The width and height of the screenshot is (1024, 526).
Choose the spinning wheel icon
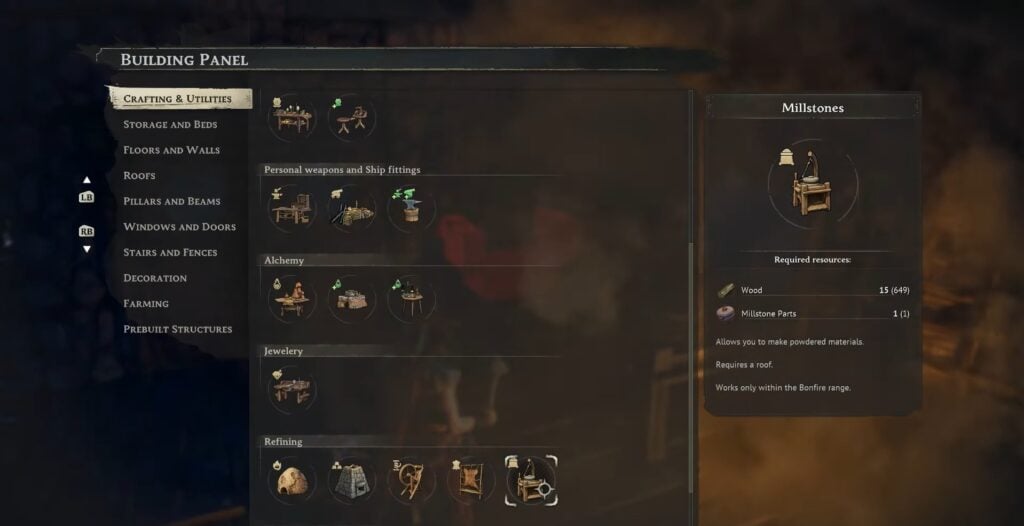click(x=411, y=481)
